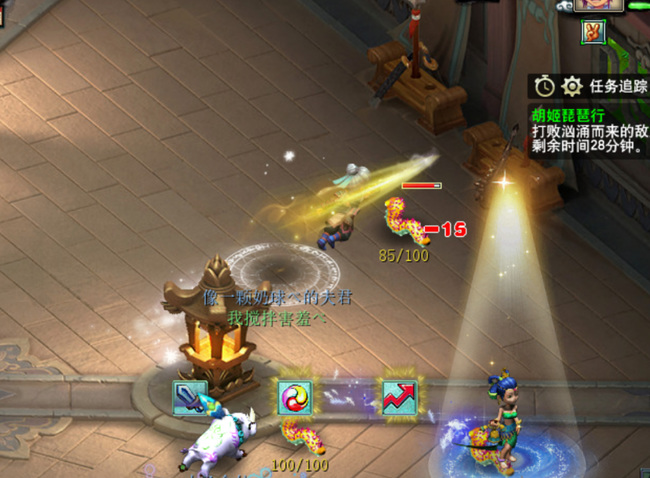Open the stopwatch timer icon
Image resolution: width=650 pixels, height=478 pixels.
545,86
